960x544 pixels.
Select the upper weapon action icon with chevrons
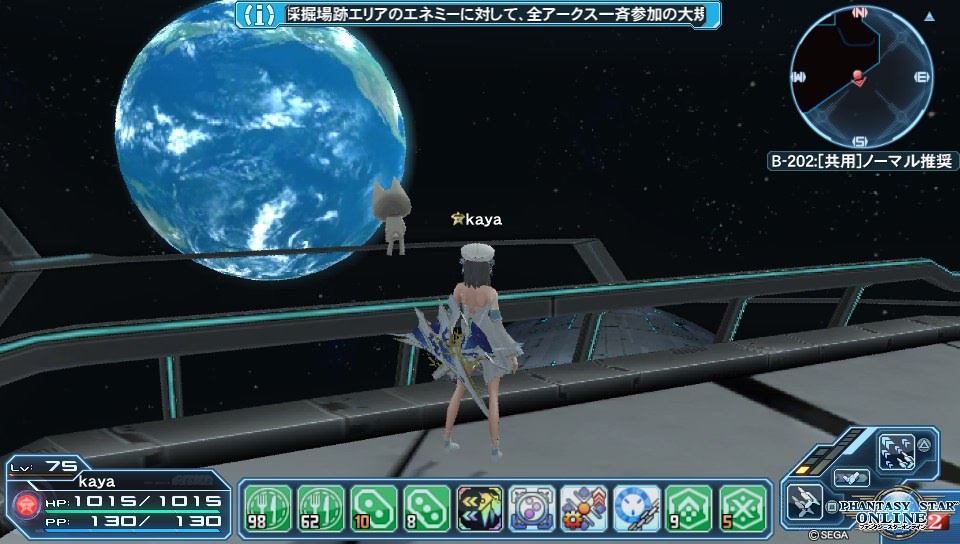[x=895, y=453]
